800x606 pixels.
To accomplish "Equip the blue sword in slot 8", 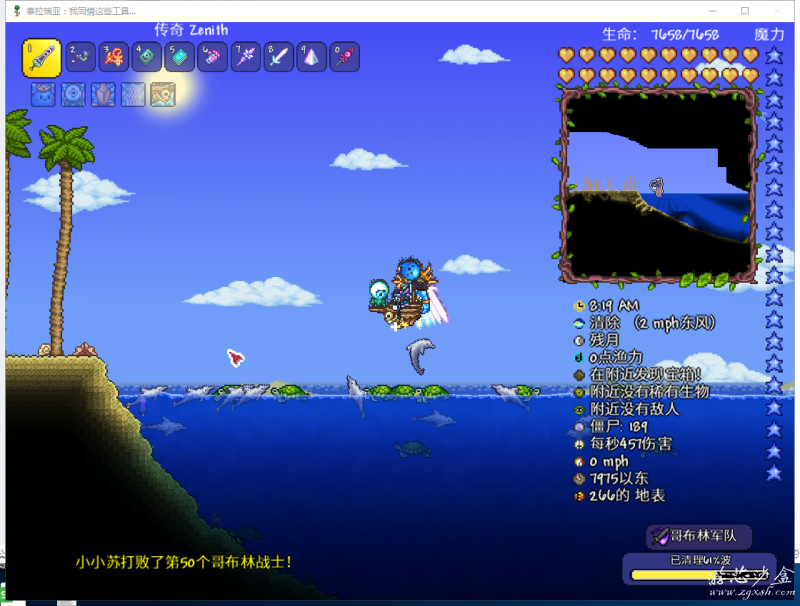I will 279,57.
